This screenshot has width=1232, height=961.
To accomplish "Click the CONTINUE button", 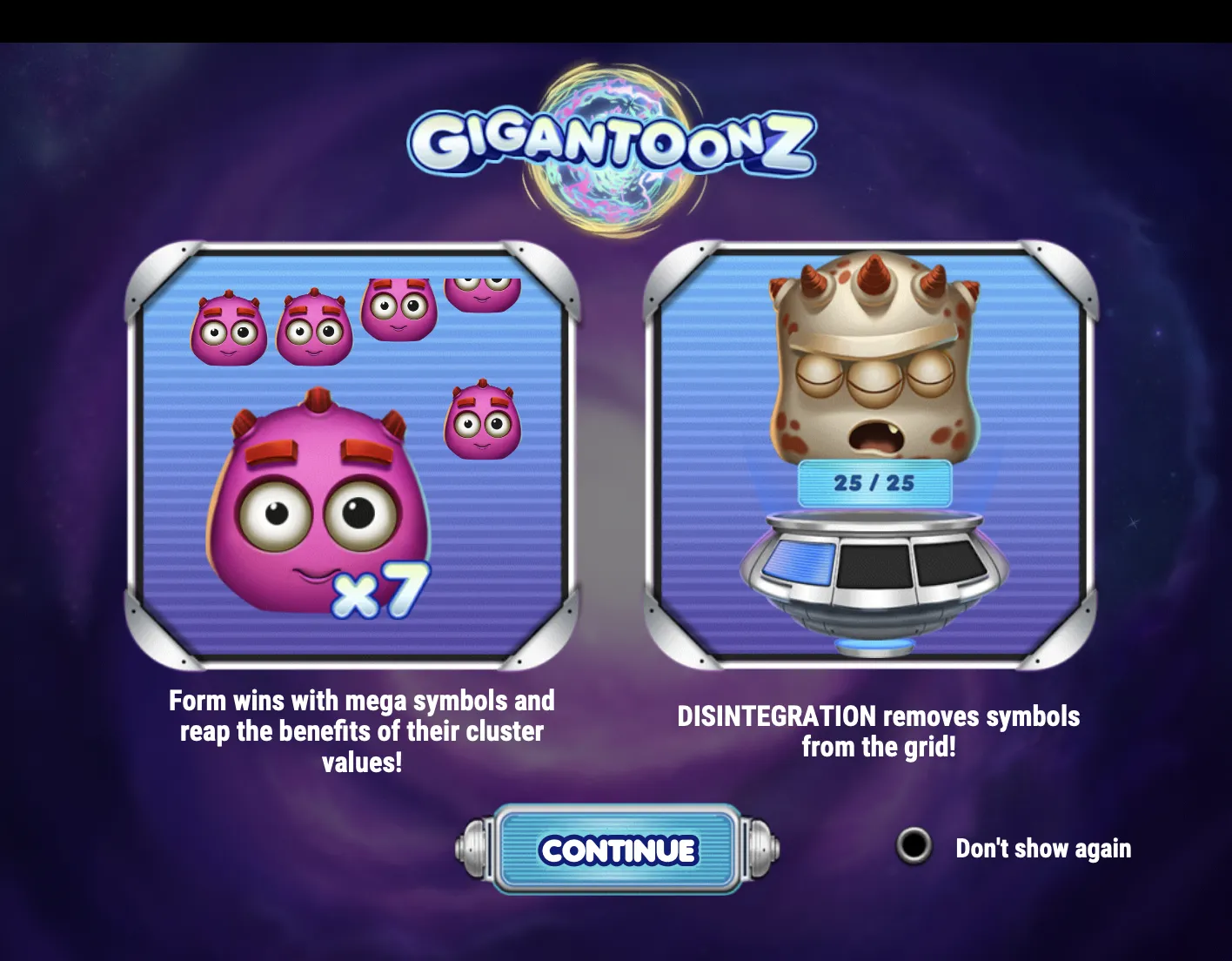I will pos(617,850).
